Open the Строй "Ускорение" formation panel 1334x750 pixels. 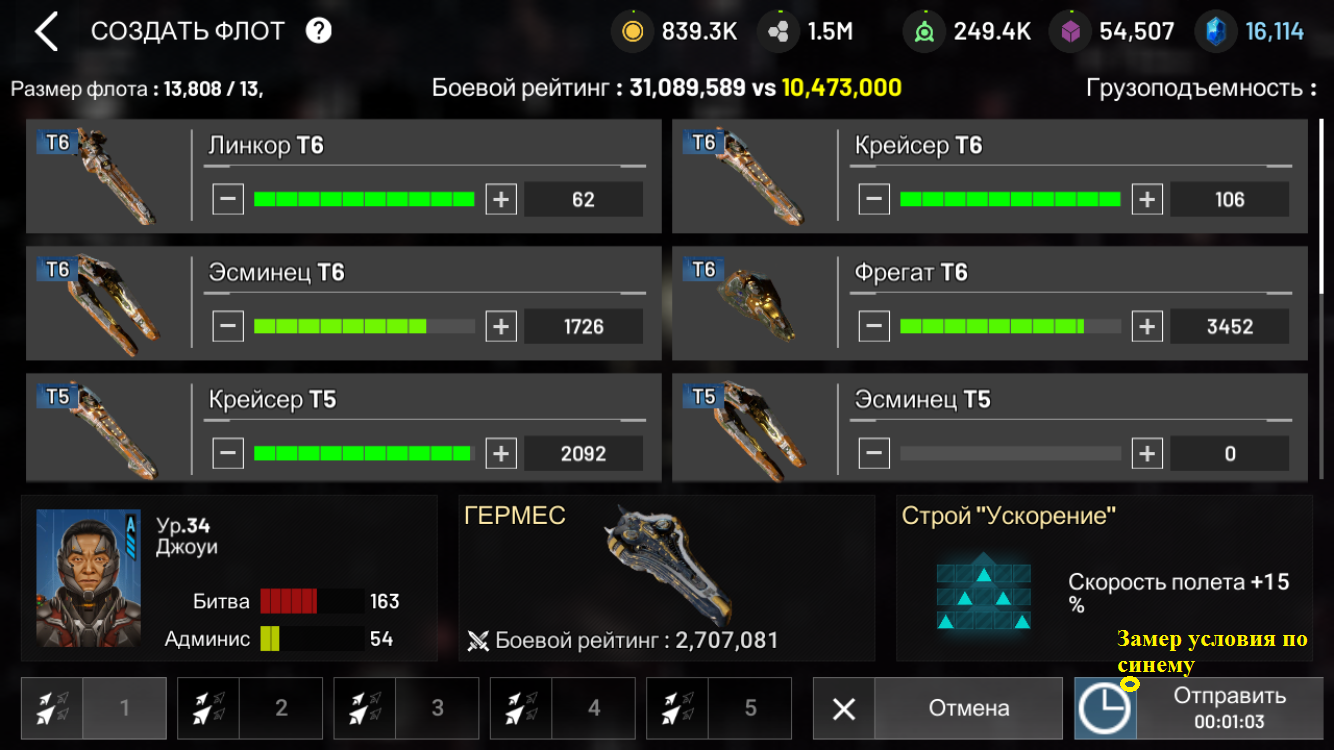pos(1104,577)
